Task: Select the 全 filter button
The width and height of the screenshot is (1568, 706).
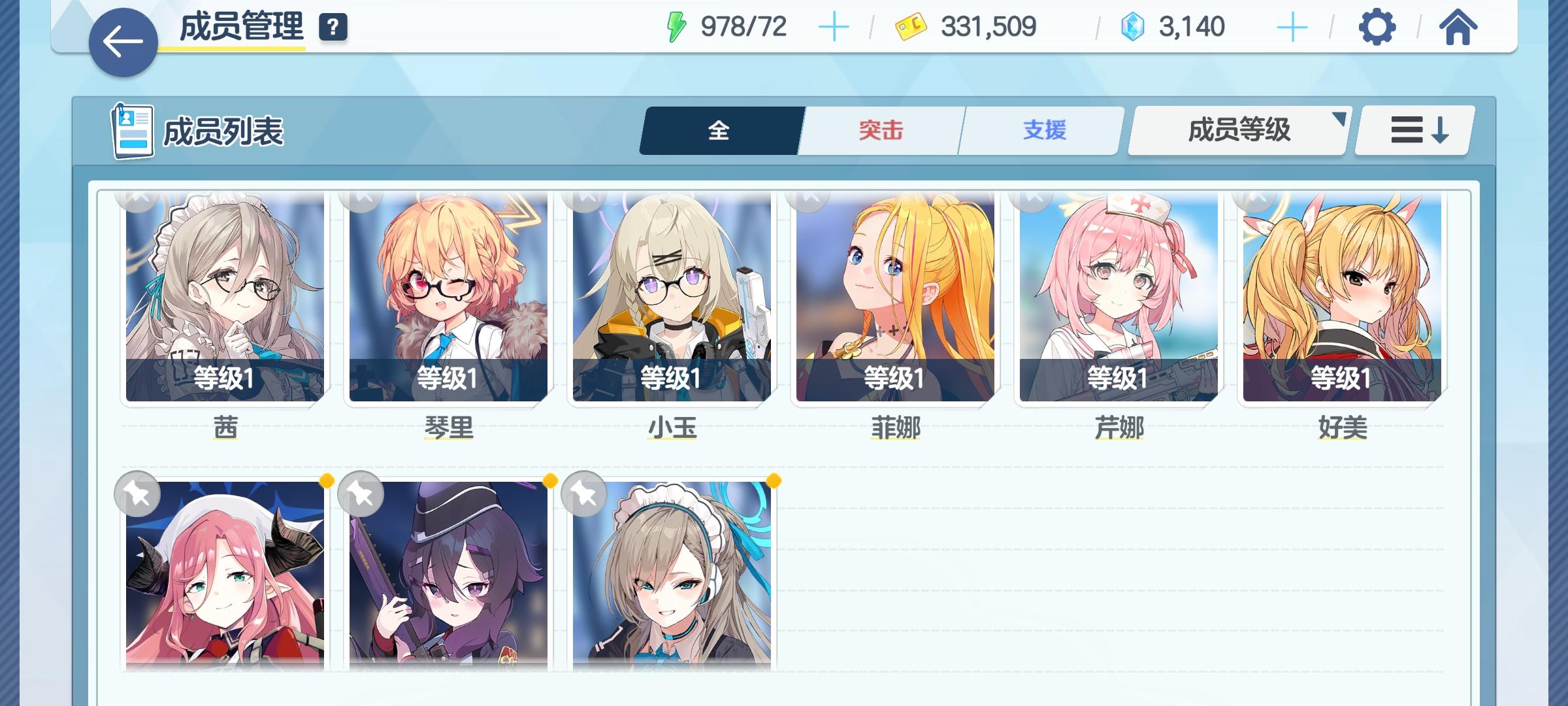Action: tap(719, 129)
